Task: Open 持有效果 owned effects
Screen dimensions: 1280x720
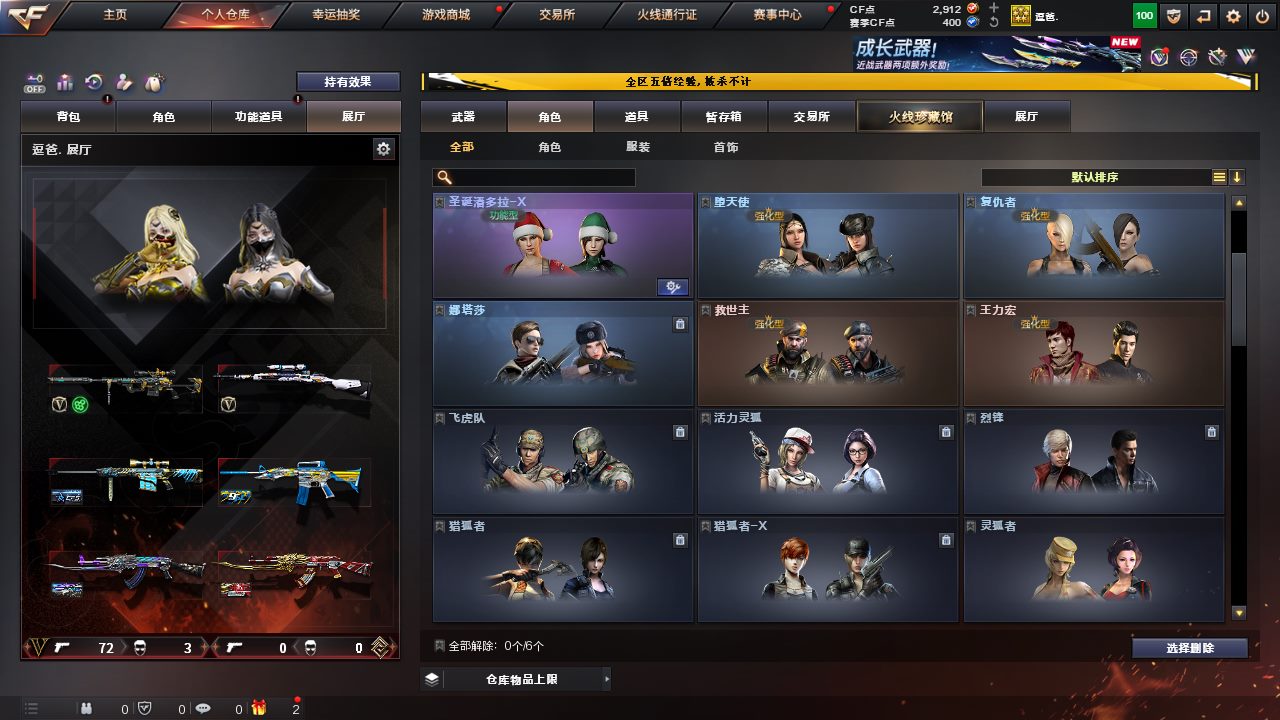Action: tap(348, 82)
